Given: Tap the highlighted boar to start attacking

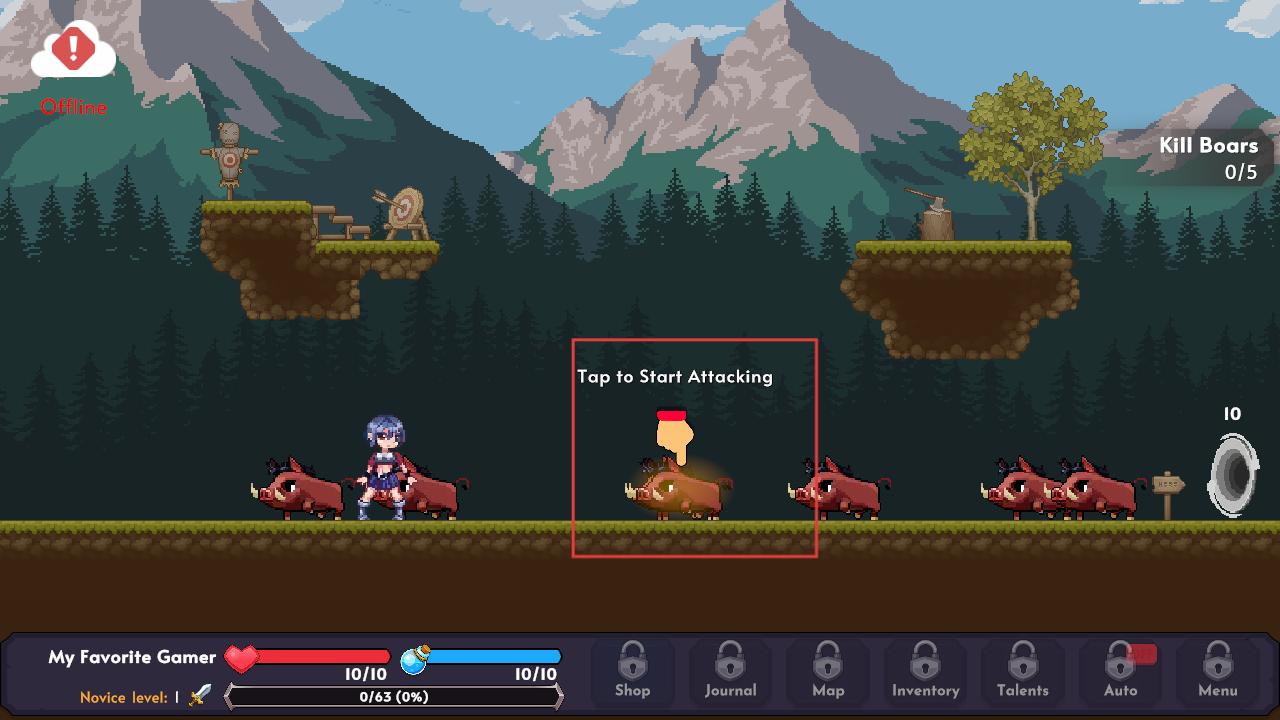Looking at the screenshot, I should point(680,492).
